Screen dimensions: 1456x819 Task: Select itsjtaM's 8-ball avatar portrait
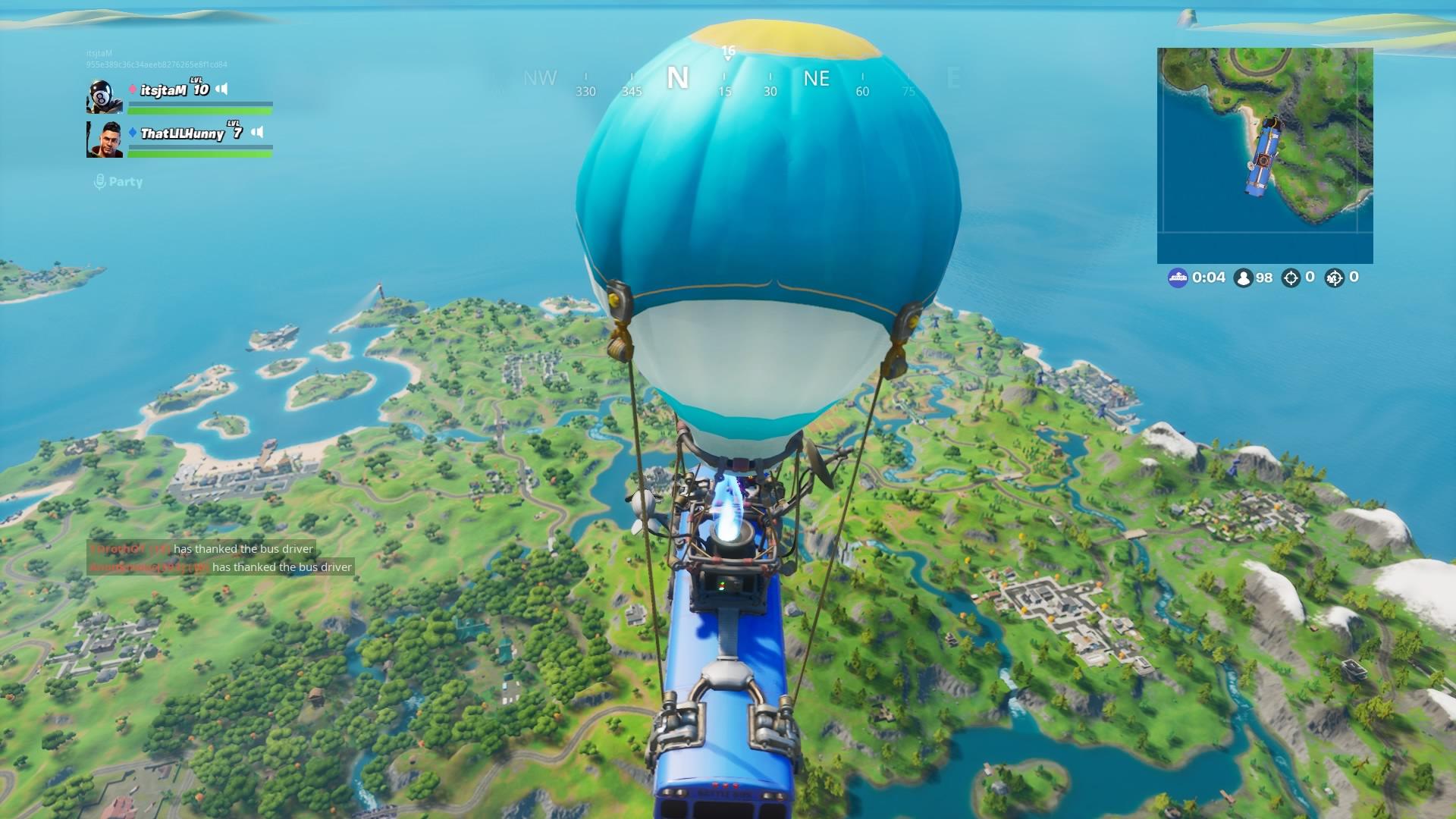point(104,96)
